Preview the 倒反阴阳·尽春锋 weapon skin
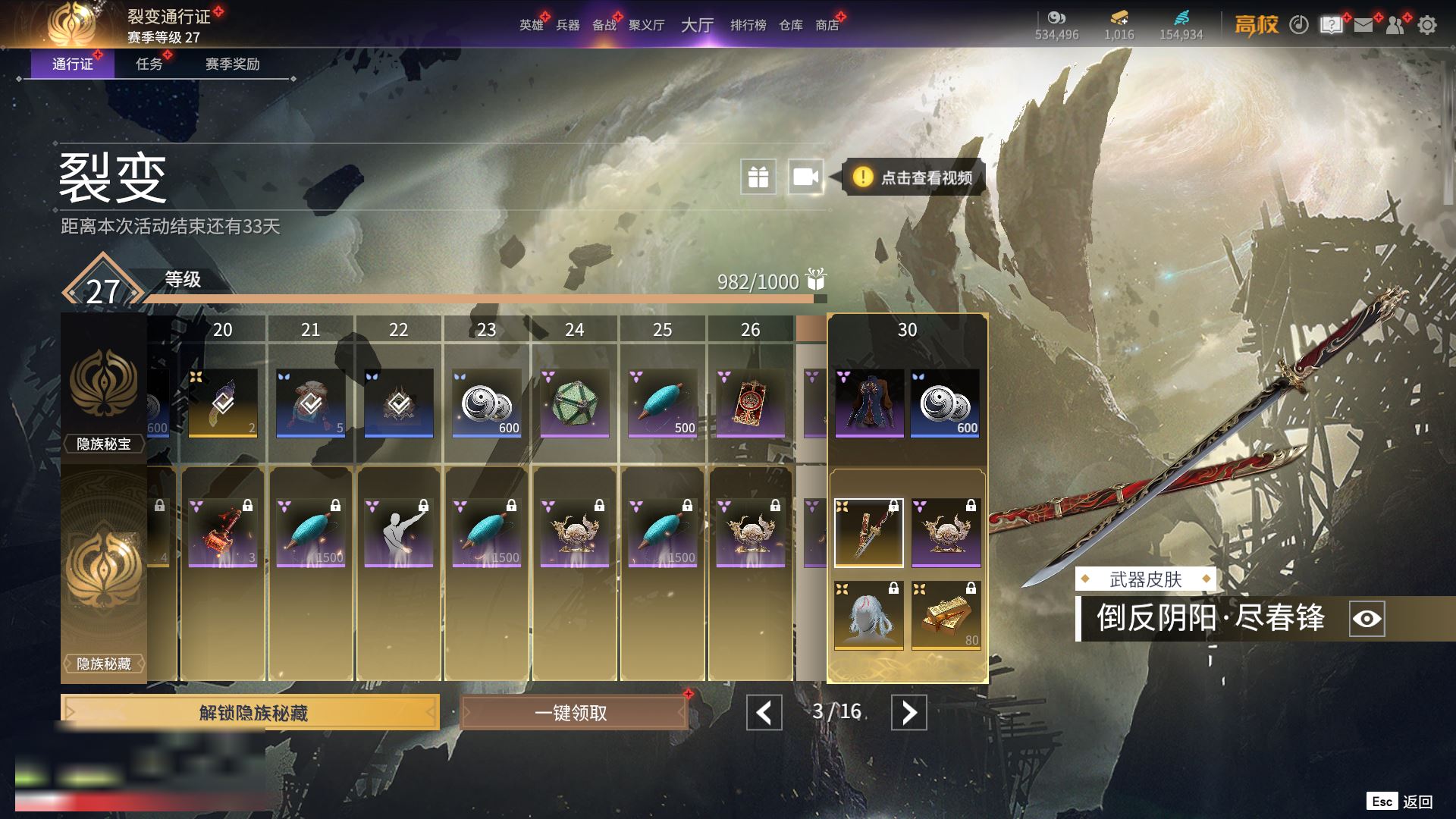Screen dimensions: 1456x819 click(1367, 619)
